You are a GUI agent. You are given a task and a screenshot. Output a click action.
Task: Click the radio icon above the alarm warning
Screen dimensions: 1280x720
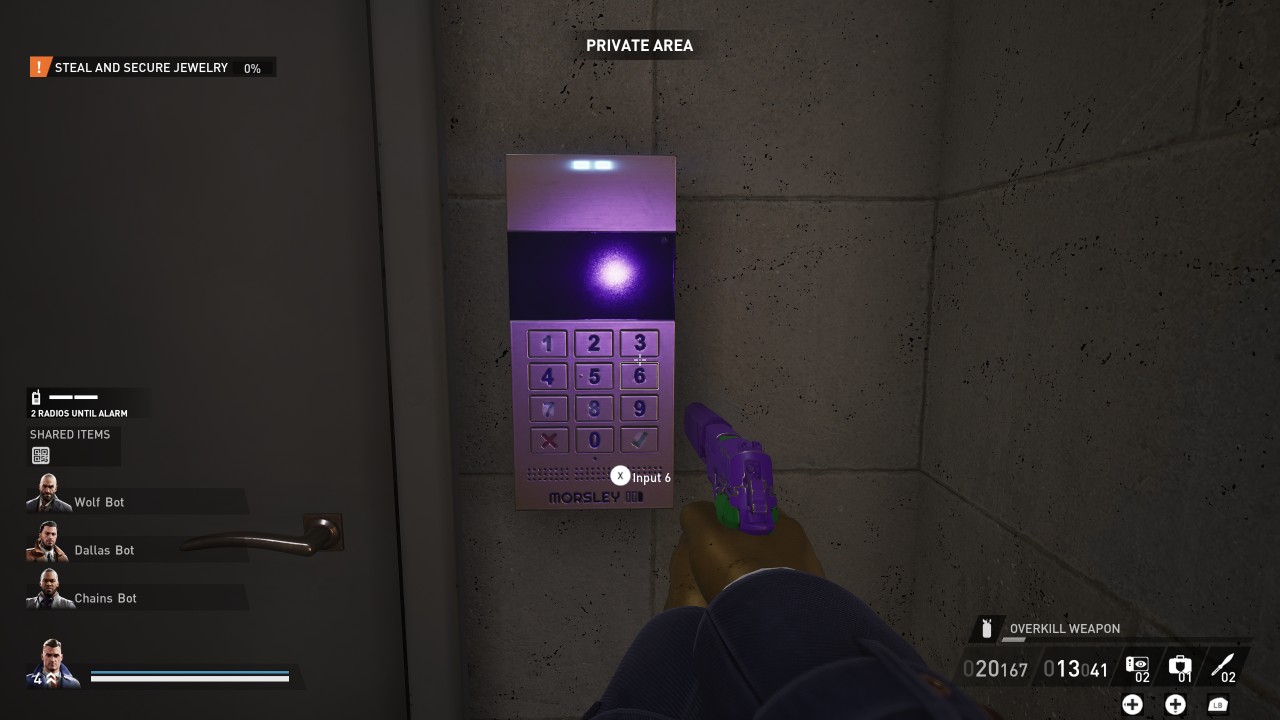click(x=35, y=395)
